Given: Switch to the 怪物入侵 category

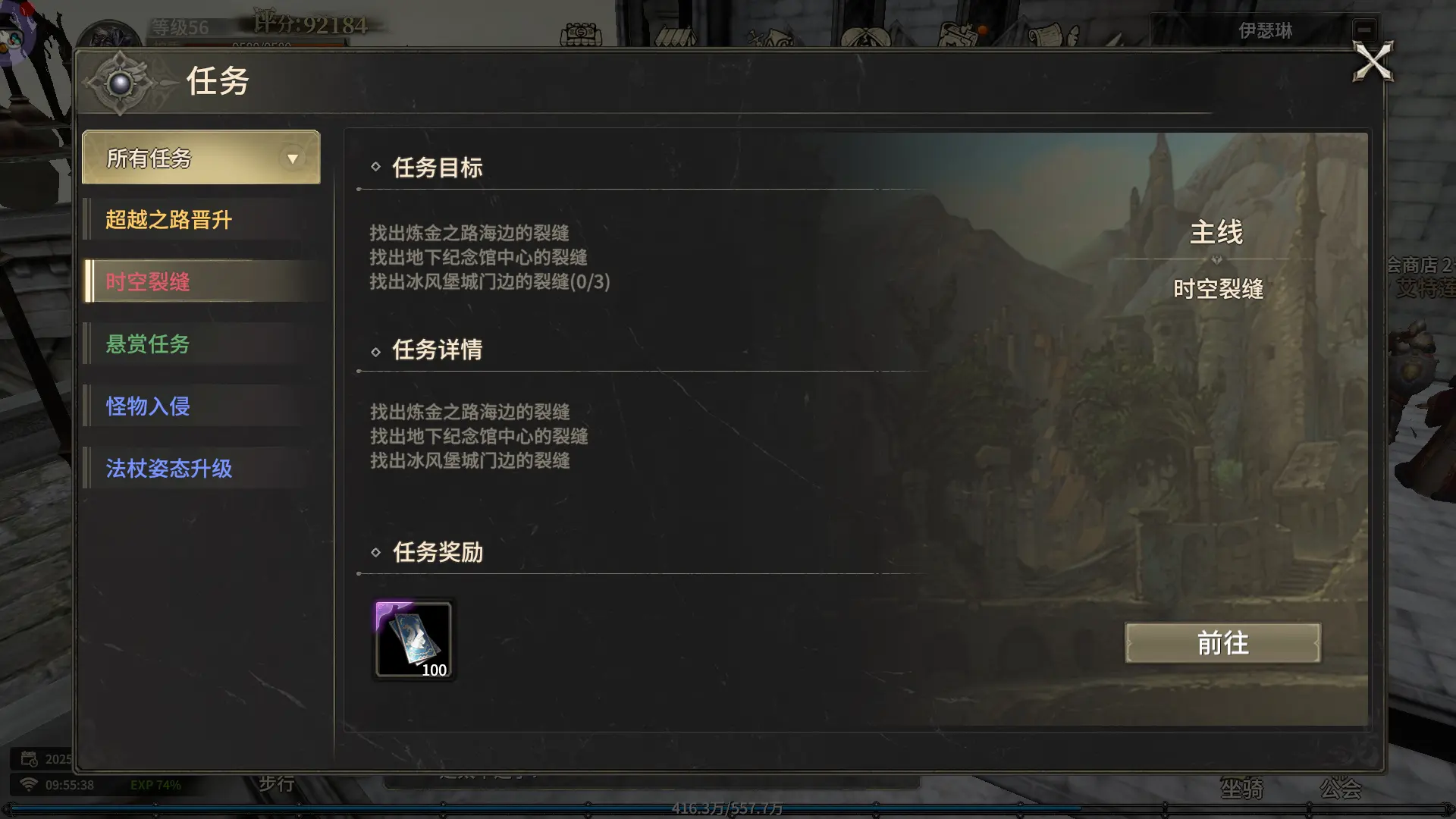Looking at the screenshot, I should click(146, 406).
